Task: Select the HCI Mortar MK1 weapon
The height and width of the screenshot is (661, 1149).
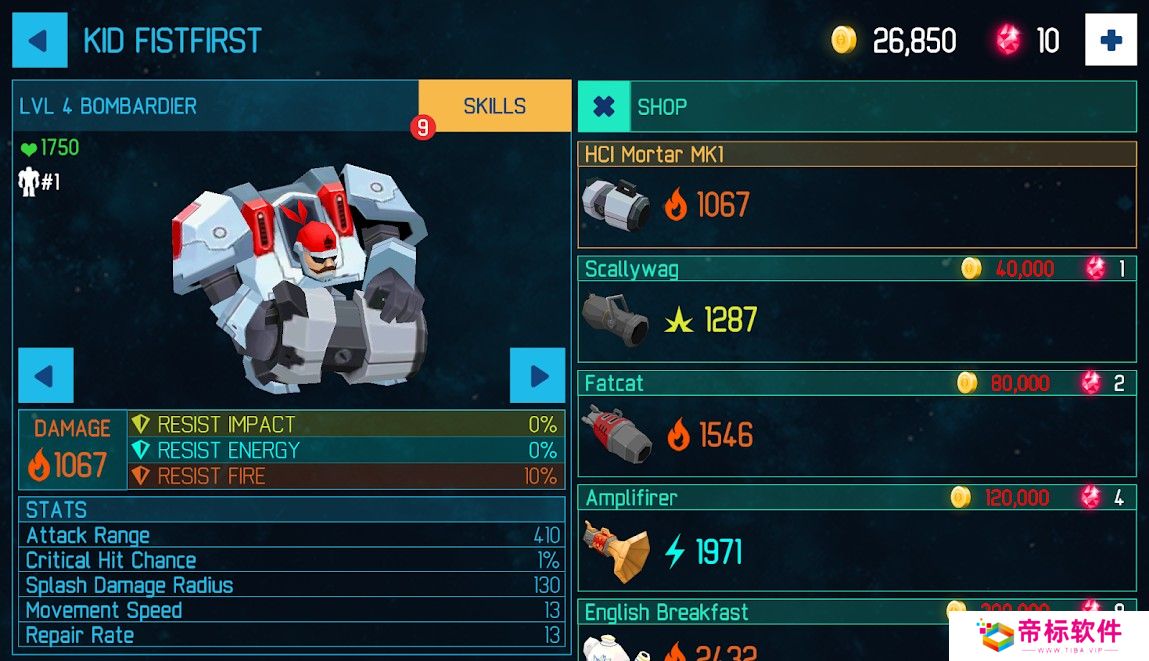Action: (x=856, y=195)
